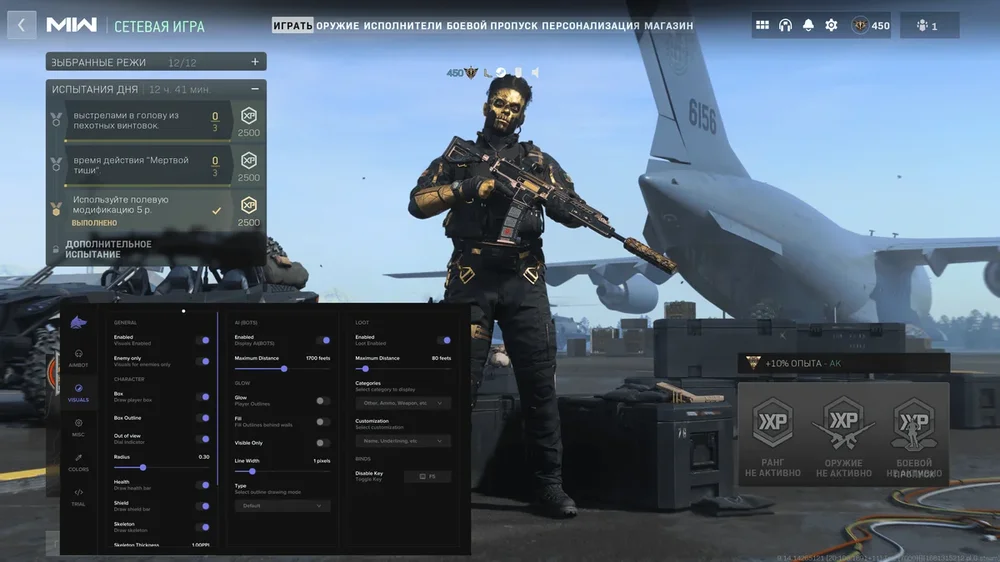This screenshot has height=562, width=1000.
Task: Switch to the COLORS tab in the overlay
Action: (78, 461)
